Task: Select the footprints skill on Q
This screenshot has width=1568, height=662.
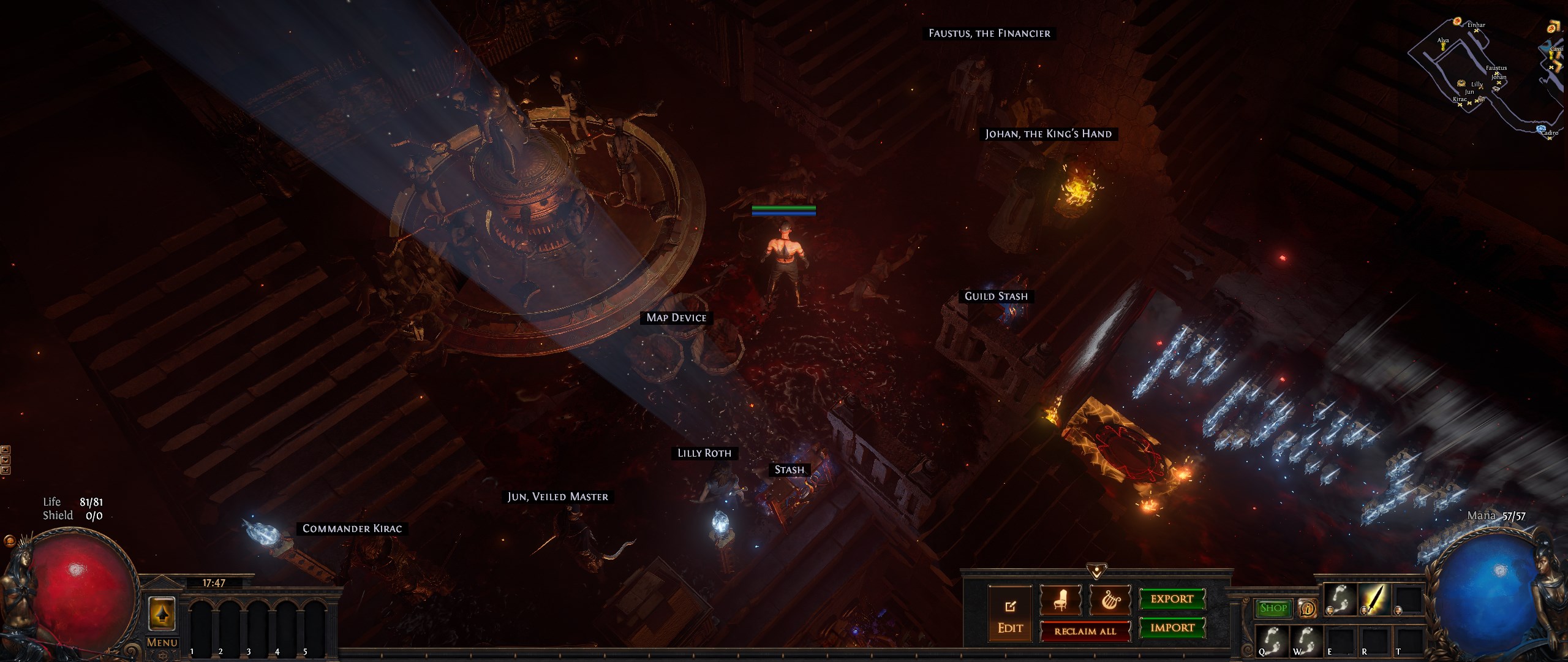Action: [1272, 641]
